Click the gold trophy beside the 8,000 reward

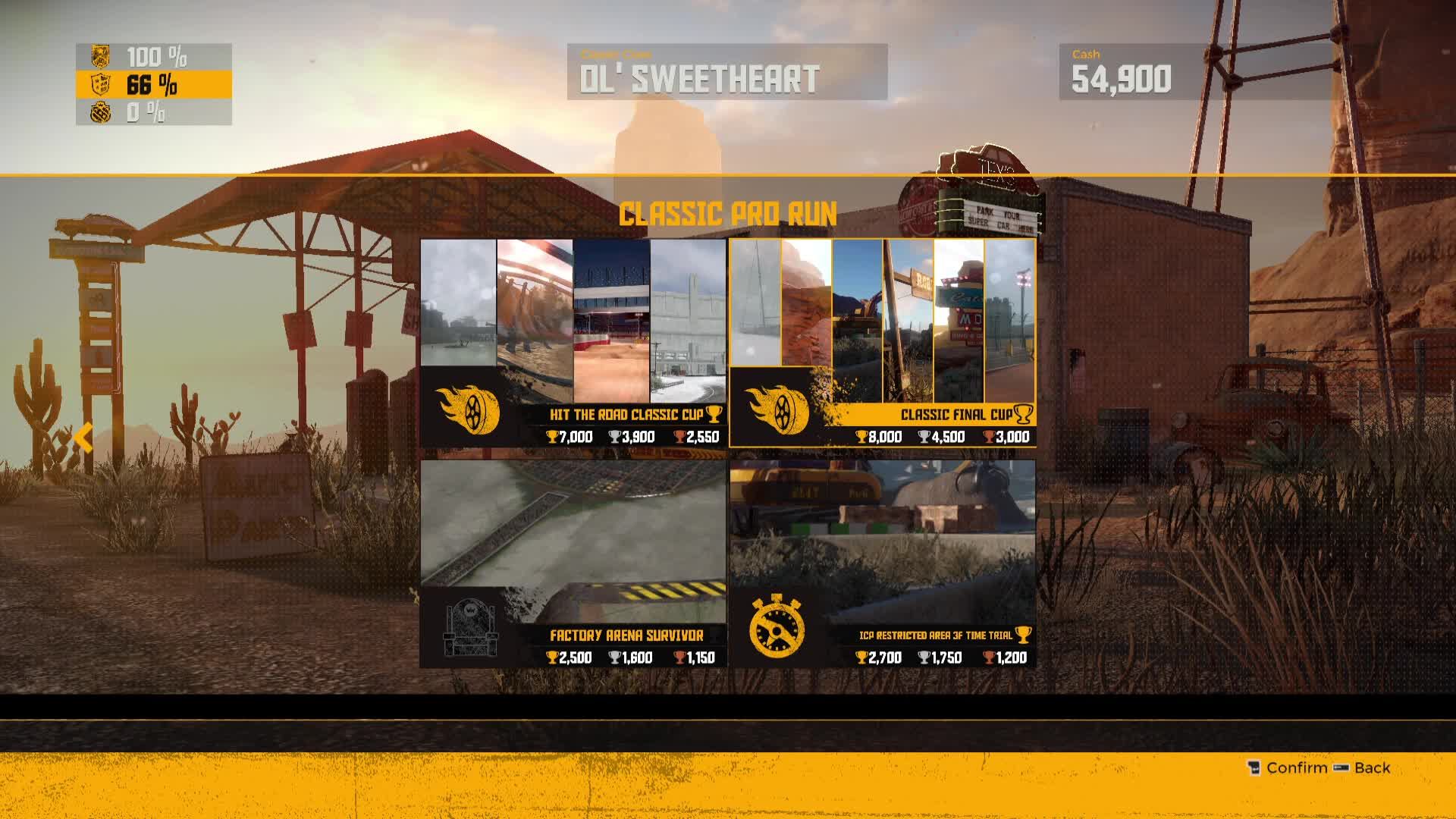pos(863,437)
